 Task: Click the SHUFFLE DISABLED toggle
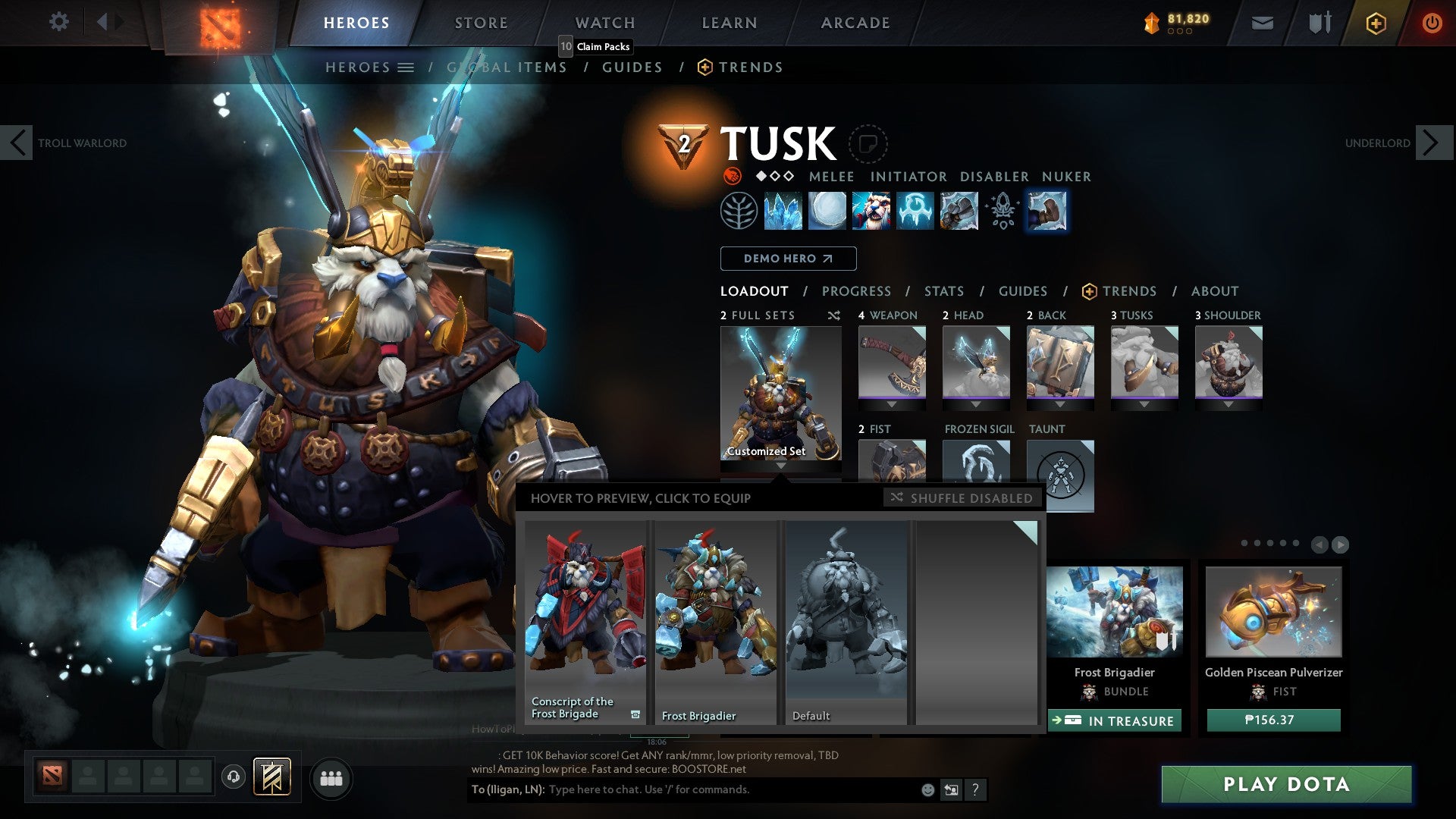click(962, 498)
